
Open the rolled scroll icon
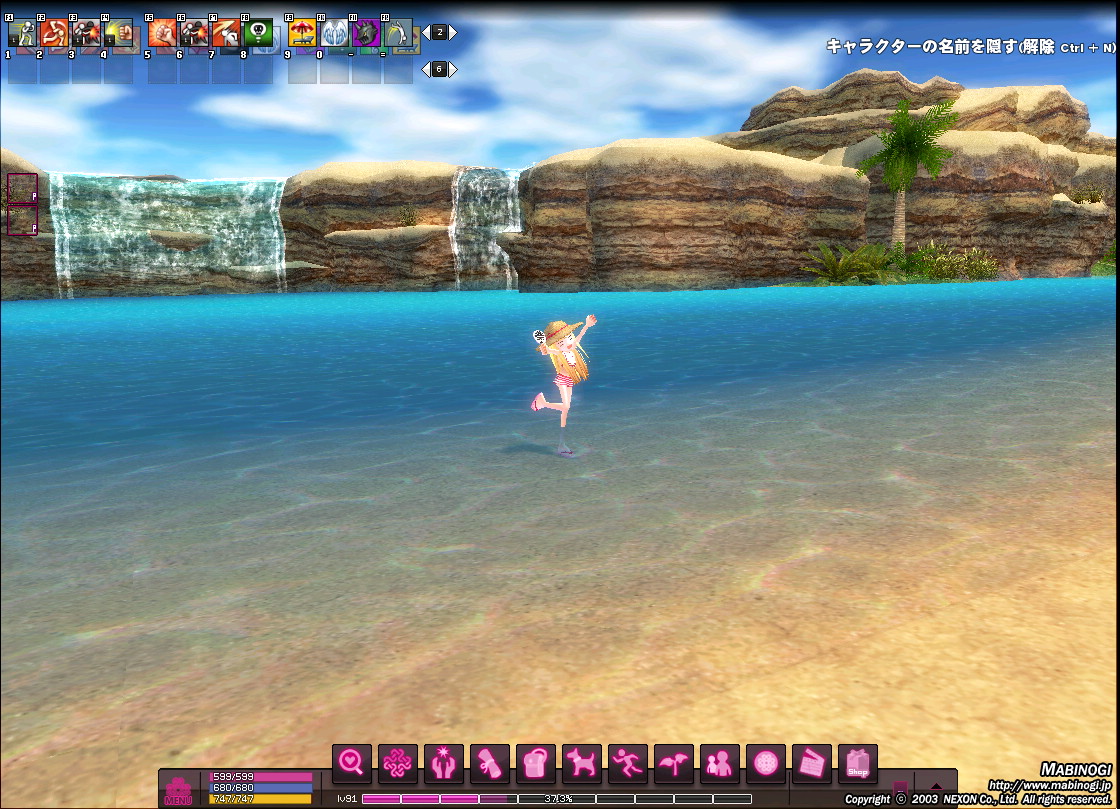(490, 764)
